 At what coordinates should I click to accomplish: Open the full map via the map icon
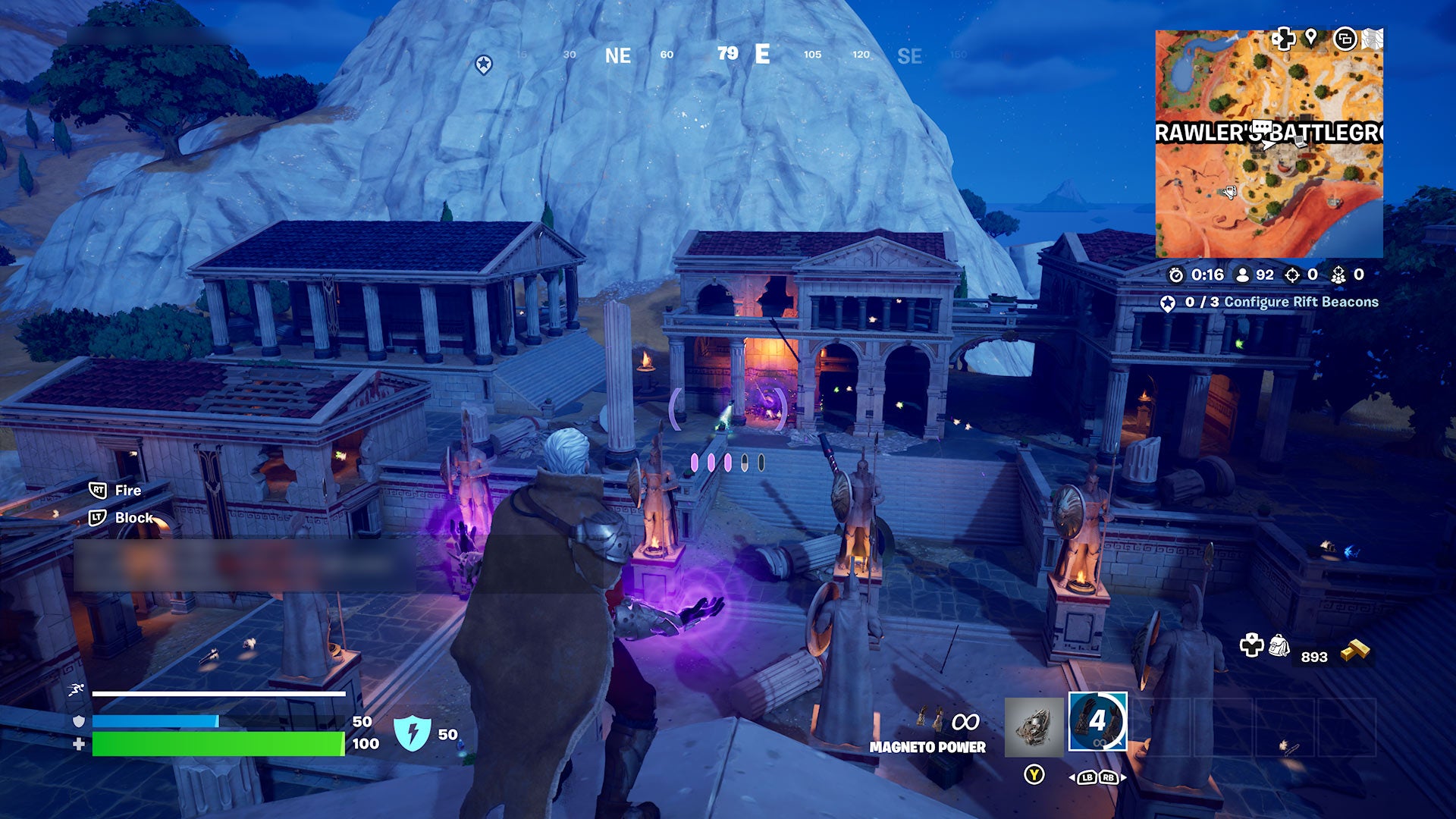coord(1373,39)
